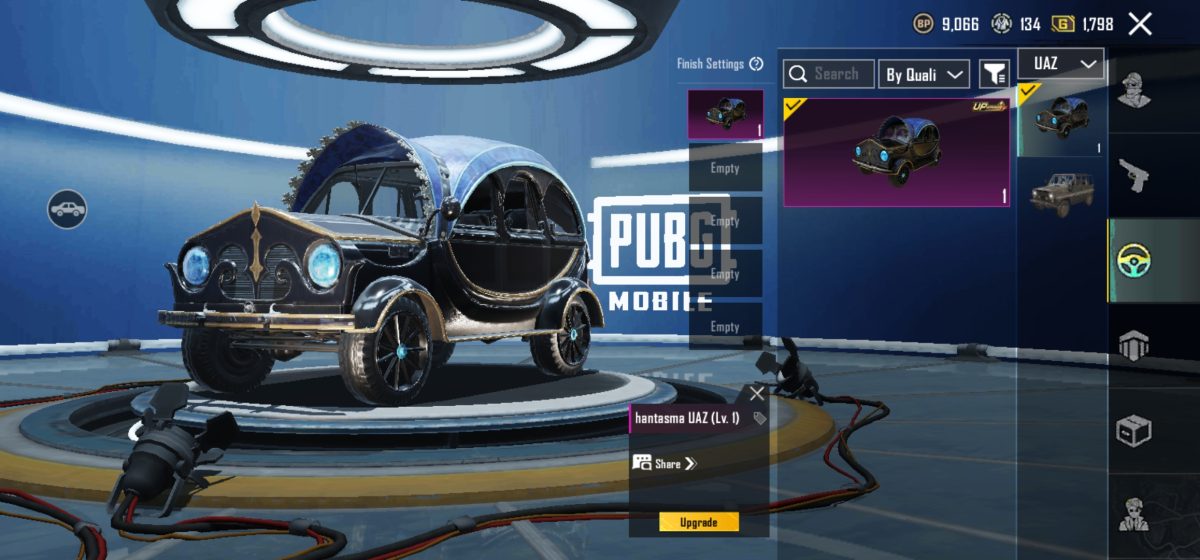
Task: Open the filter options button
Action: point(994,74)
